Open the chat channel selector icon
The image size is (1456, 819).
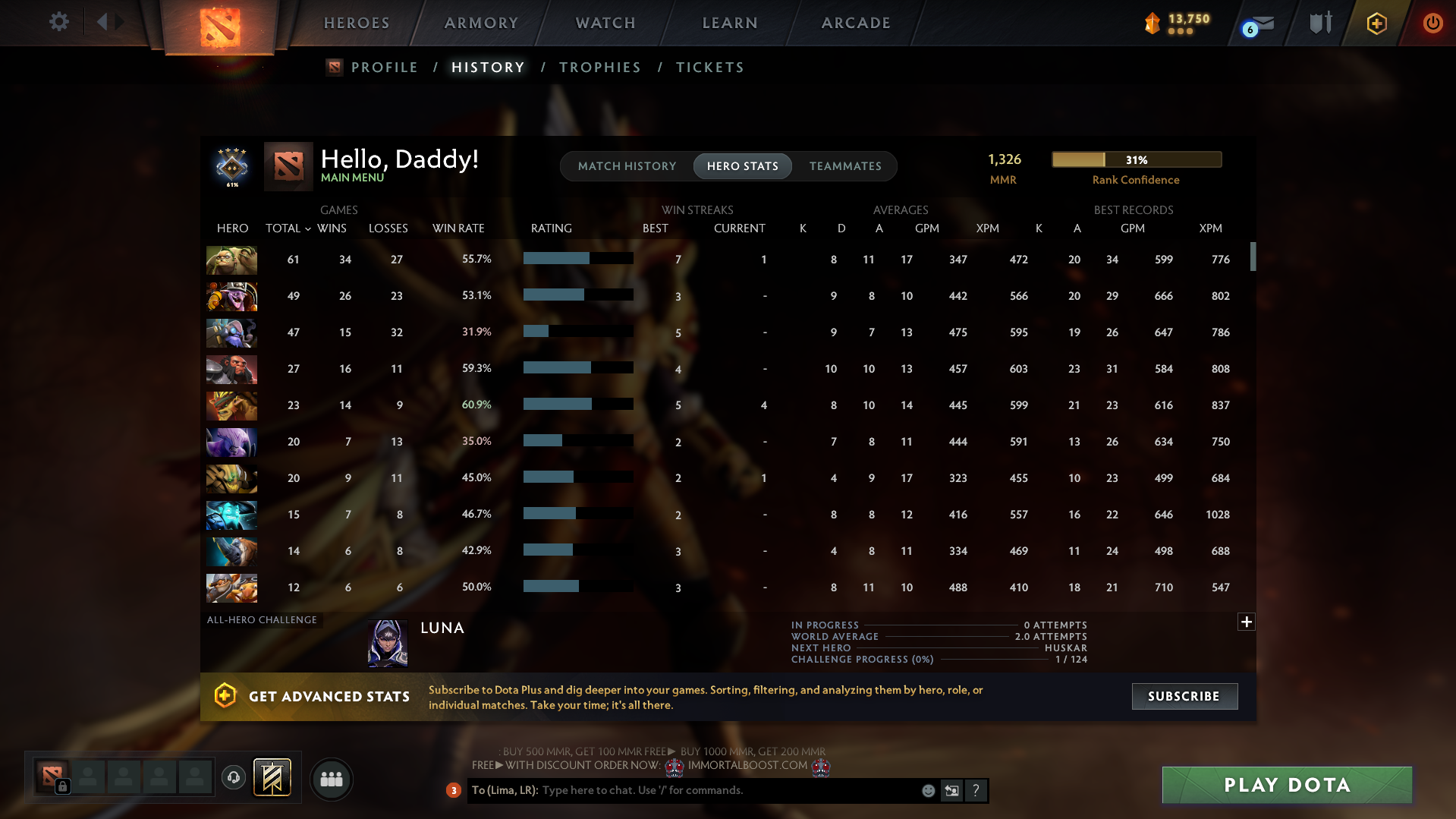[x=951, y=790]
